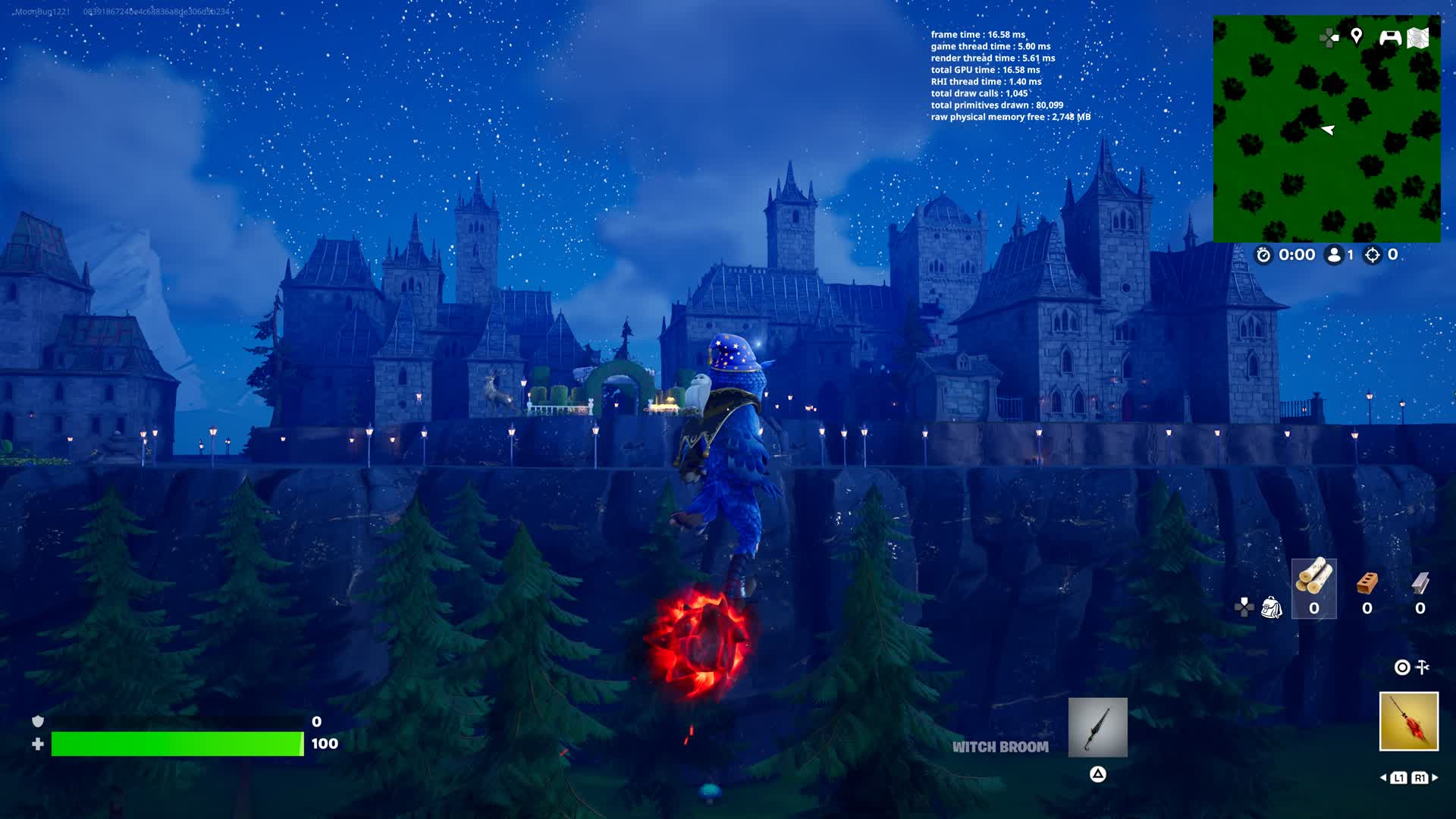The width and height of the screenshot is (1456, 819).
Task: Expand the player arrow on the minimap
Action: pyautogui.click(x=1329, y=130)
